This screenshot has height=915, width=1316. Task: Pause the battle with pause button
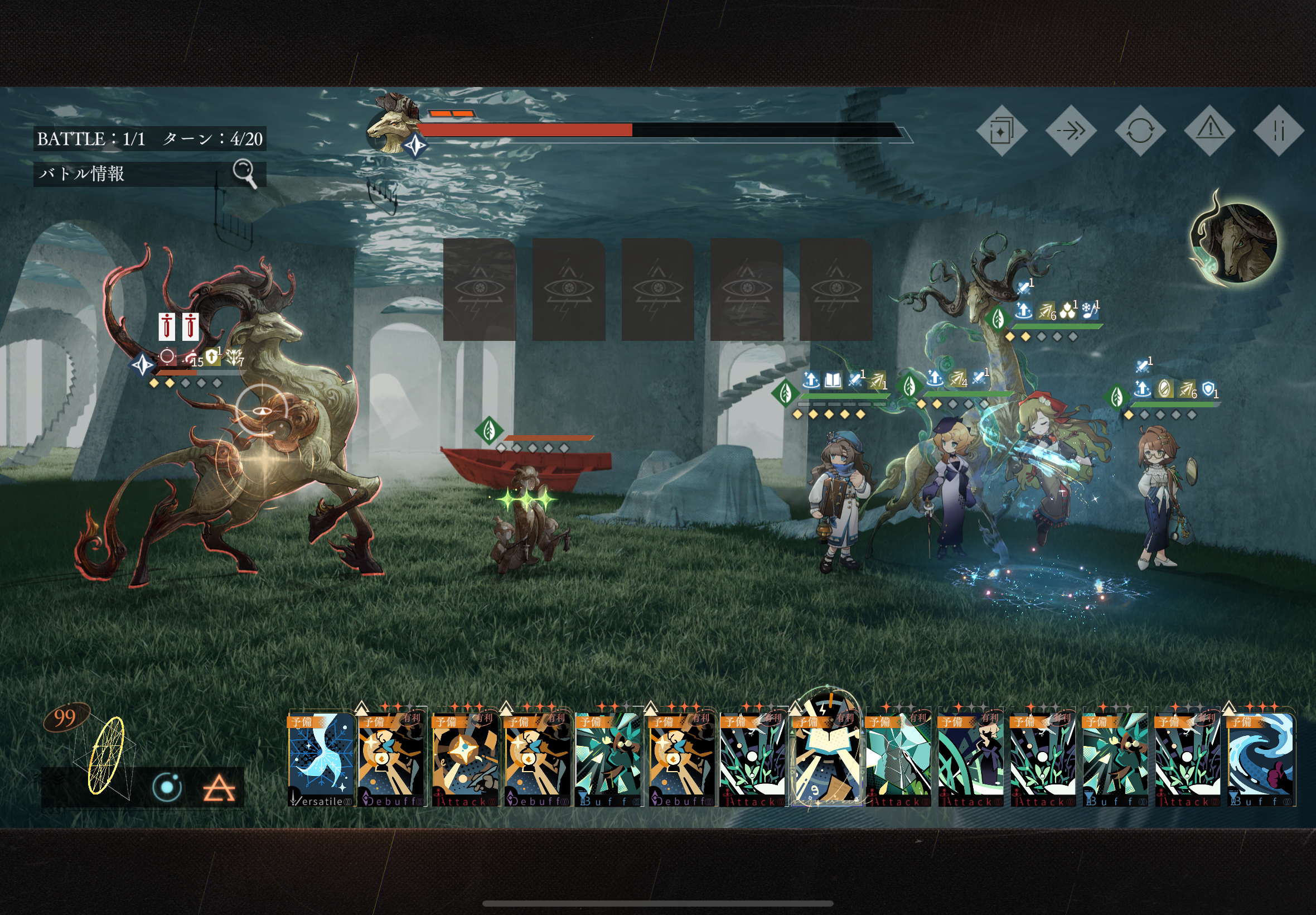1278,131
